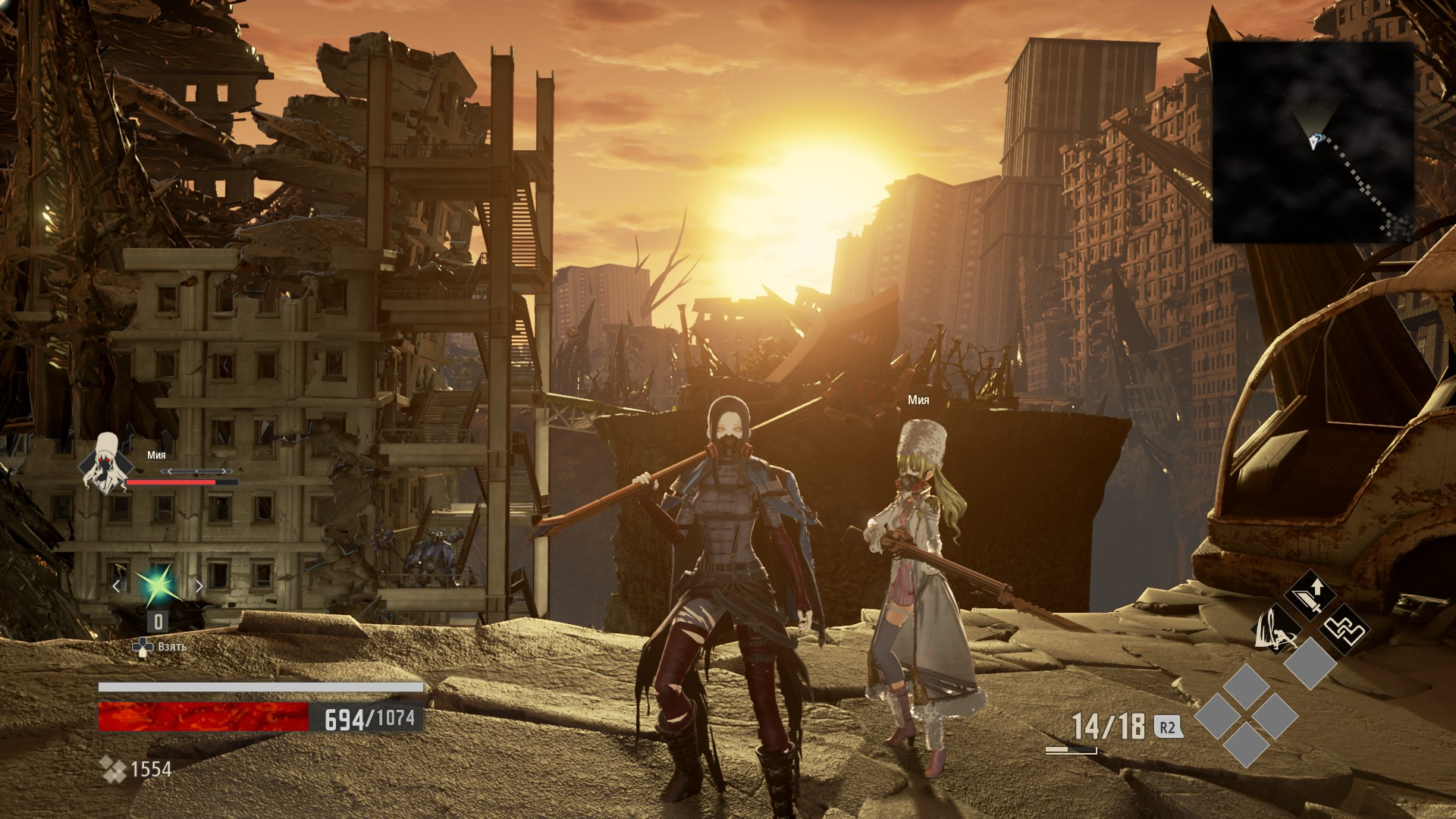1456x819 pixels.
Task: Open the minimap in the corner
Action: click(x=1313, y=142)
